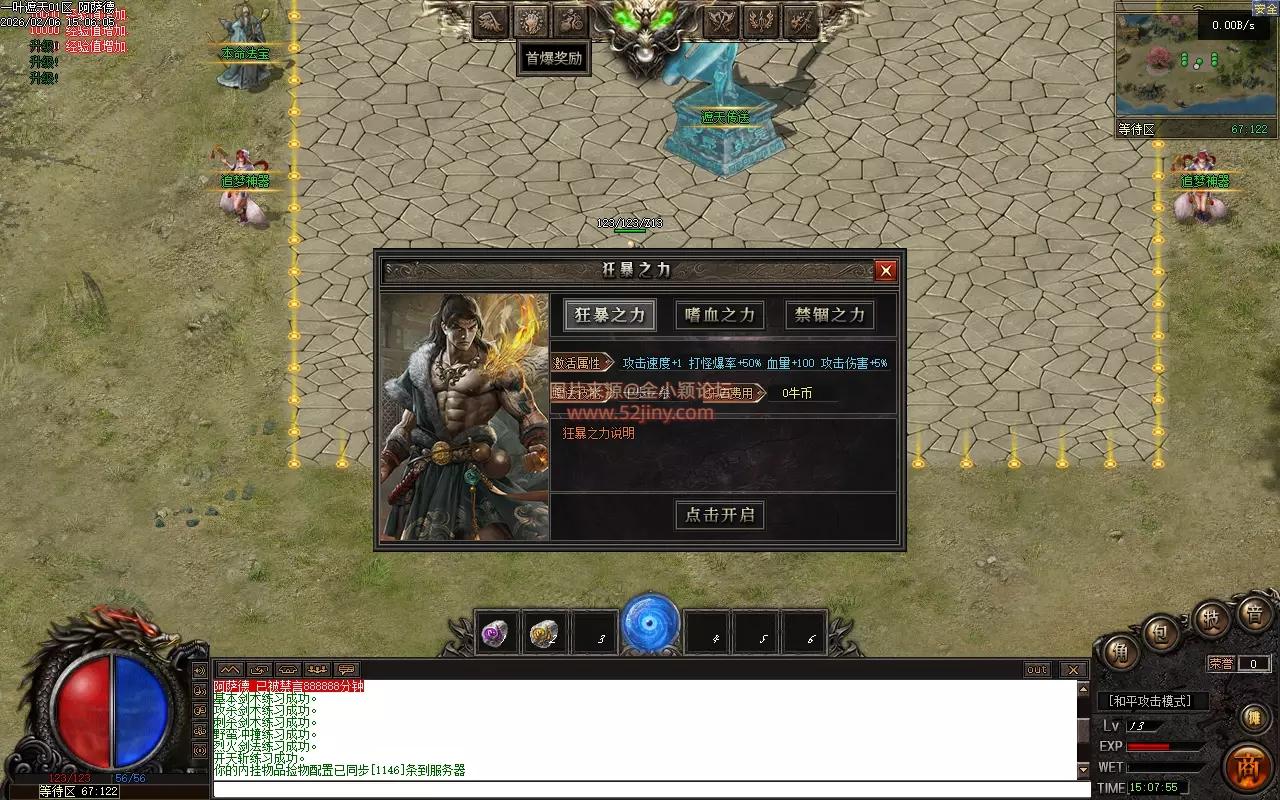This screenshot has width=1280, height=800.
Task: Open the character panel via the 角 icon
Action: point(1120,650)
